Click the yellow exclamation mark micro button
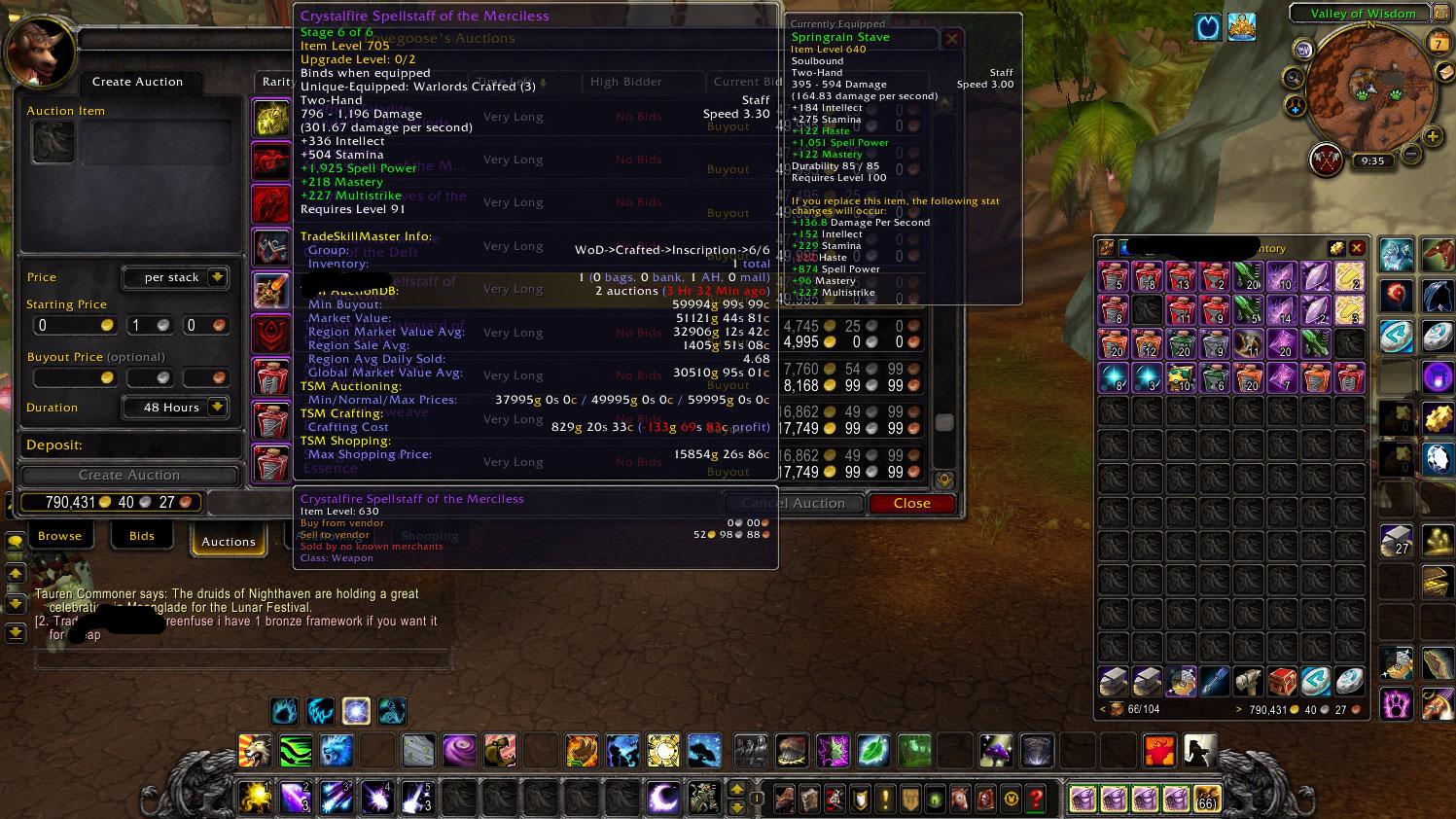The height and width of the screenshot is (819, 1456). tap(884, 800)
